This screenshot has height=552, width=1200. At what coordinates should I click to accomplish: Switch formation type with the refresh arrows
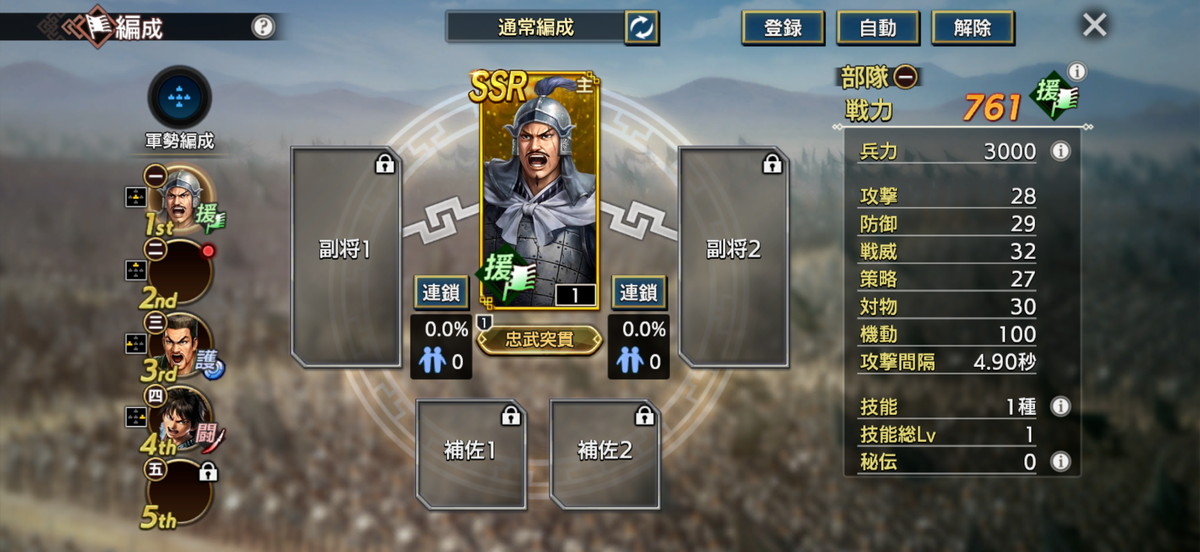coord(641,28)
